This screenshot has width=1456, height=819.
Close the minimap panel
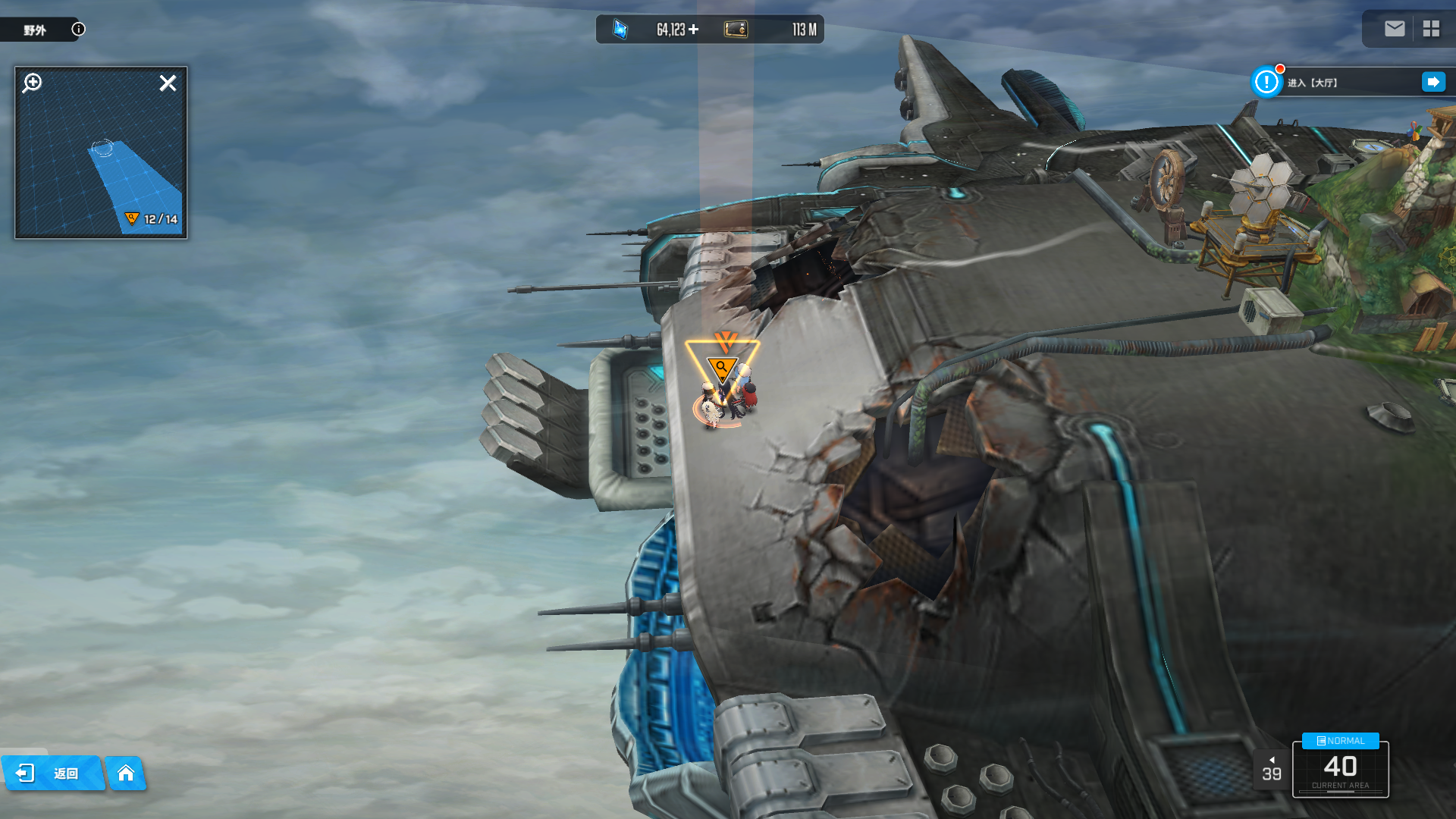pos(168,83)
